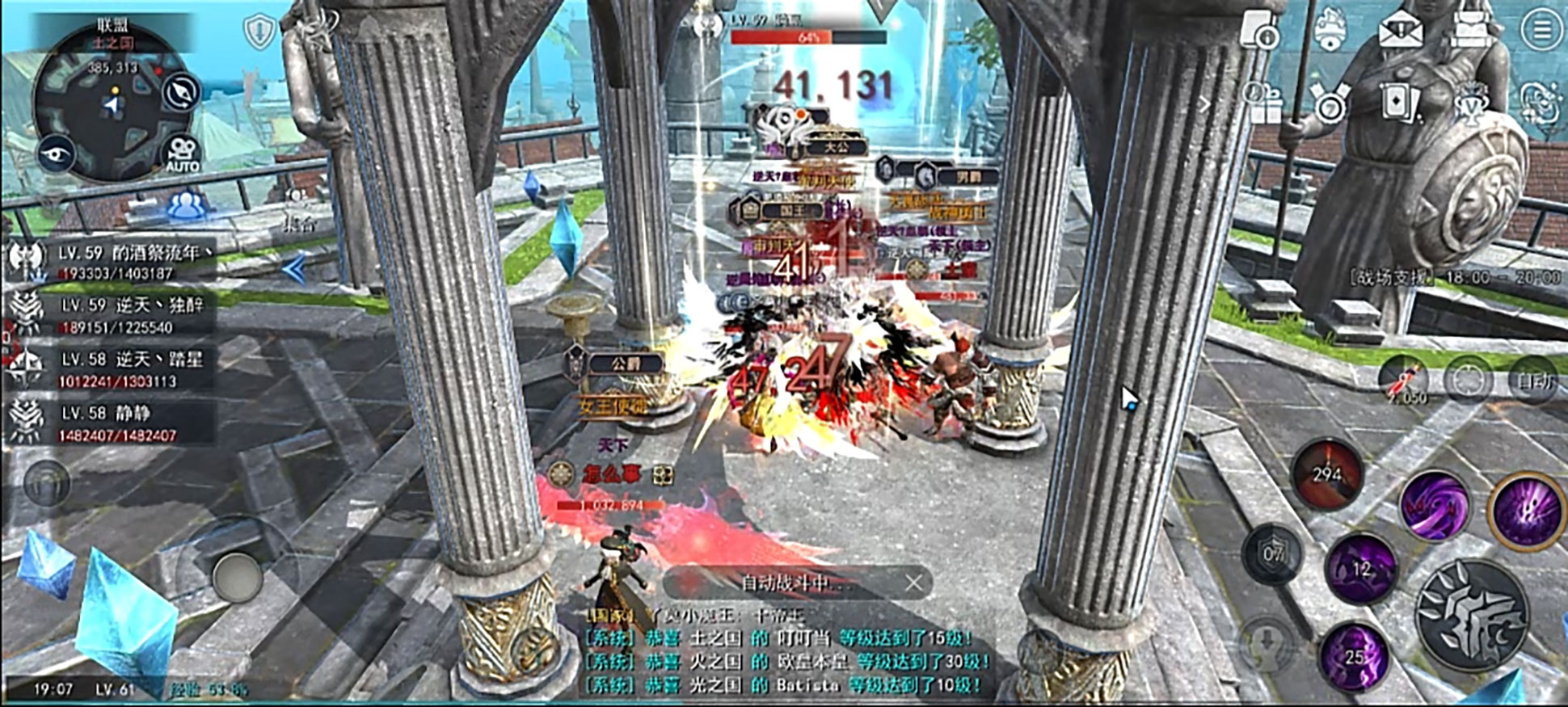1568x707 pixels.
Task: Cast the purple skill with cooldown 25
Action: click(x=1355, y=657)
